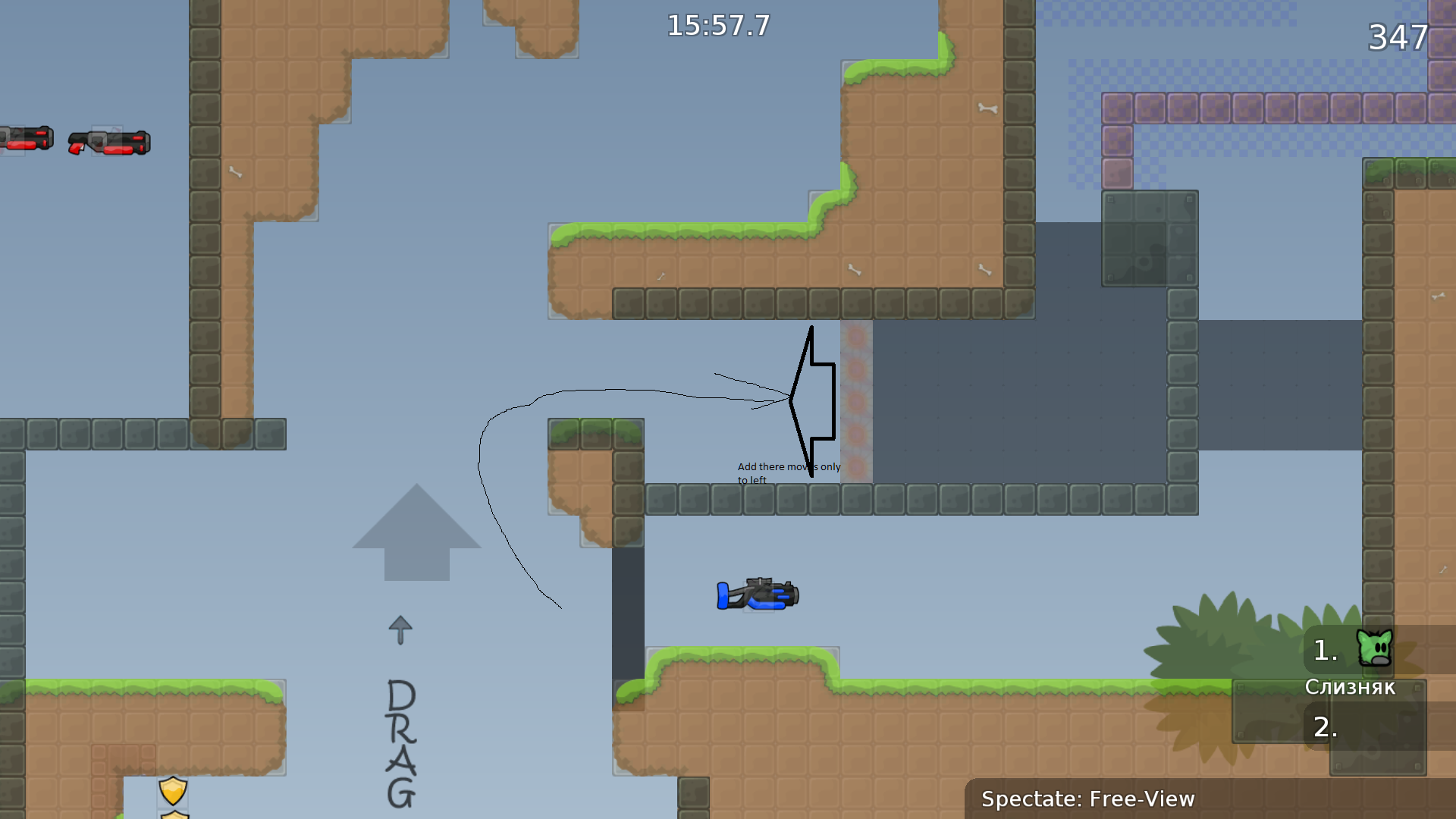The image size is (1456, 819).
Task: Click the note reading 'Add there moves only to left'
Action: tap(789, 472)
